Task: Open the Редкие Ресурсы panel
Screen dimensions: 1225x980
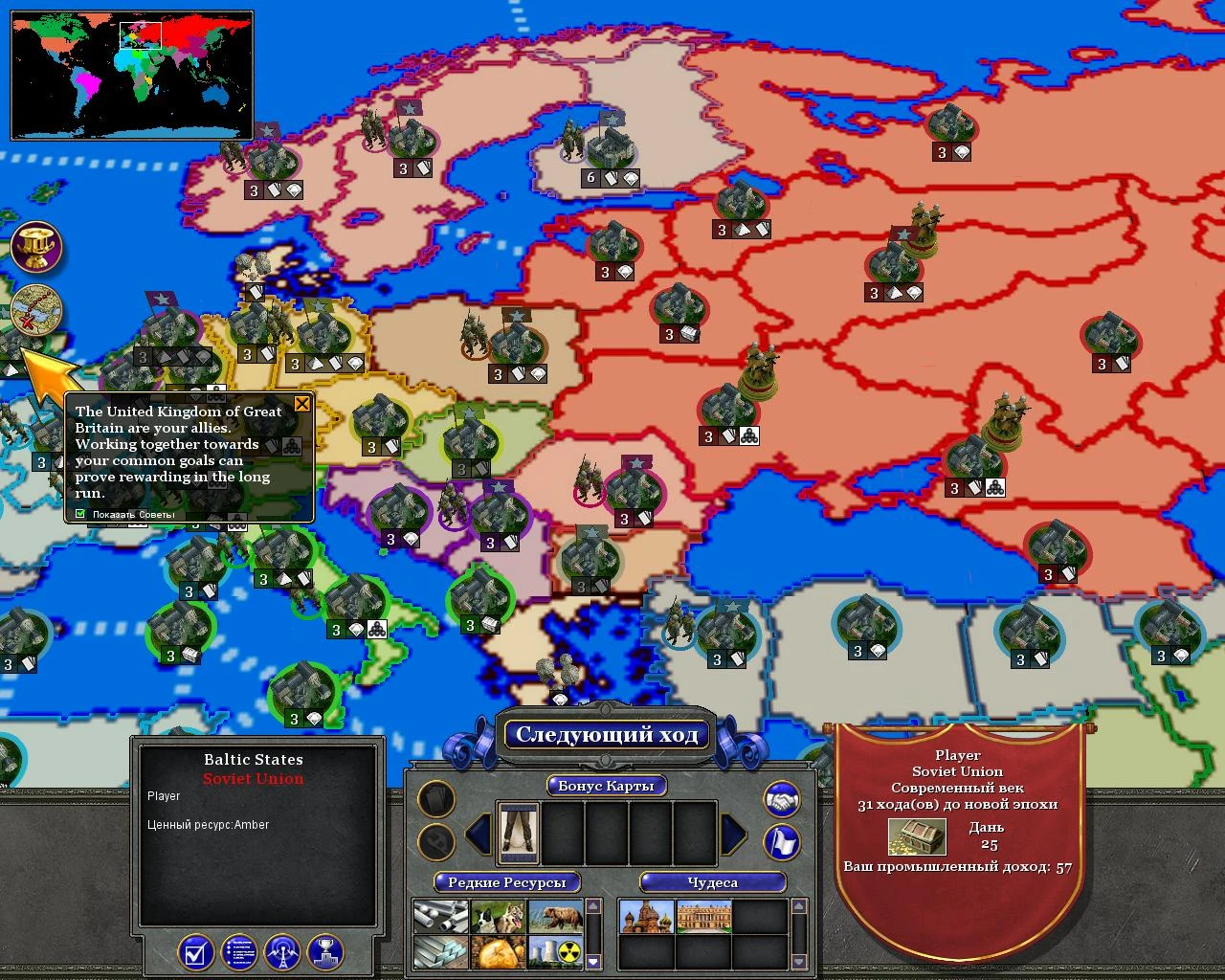Action: point(508,883)
